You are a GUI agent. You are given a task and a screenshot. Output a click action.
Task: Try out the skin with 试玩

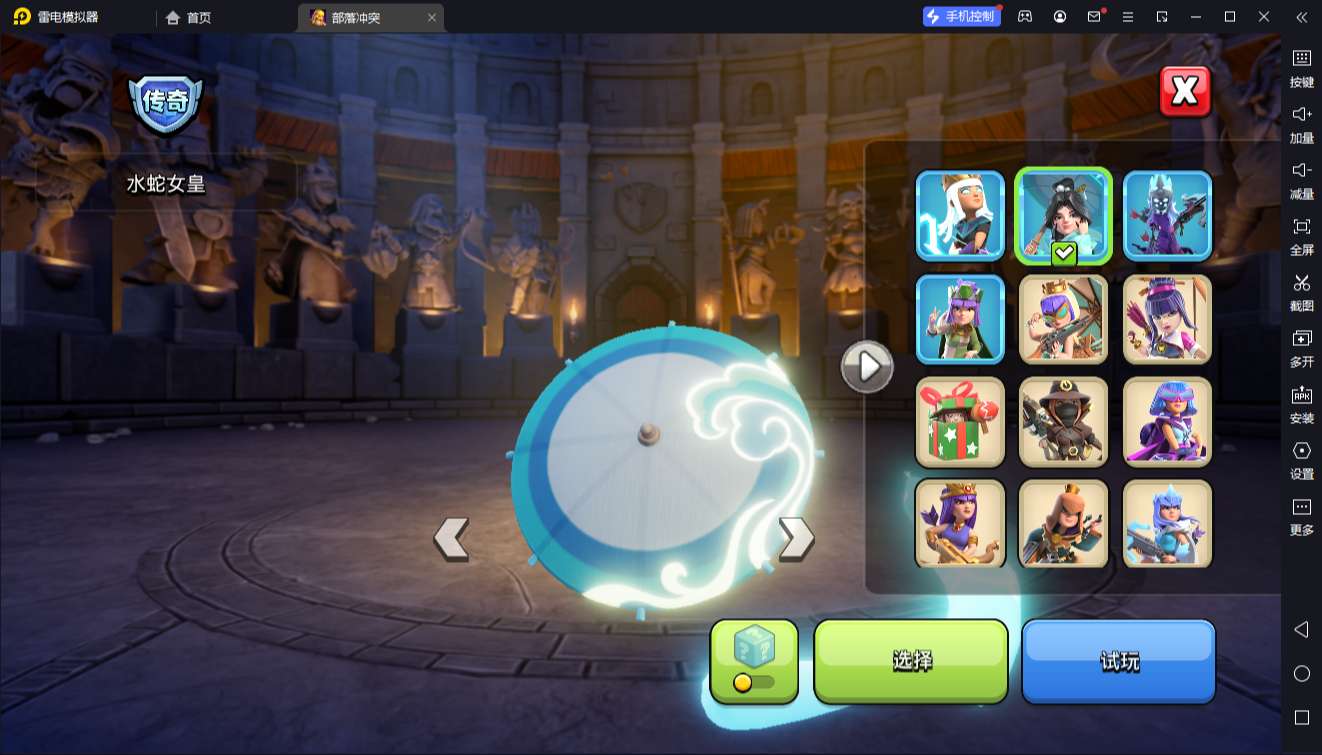click(x=1118, y=661)
